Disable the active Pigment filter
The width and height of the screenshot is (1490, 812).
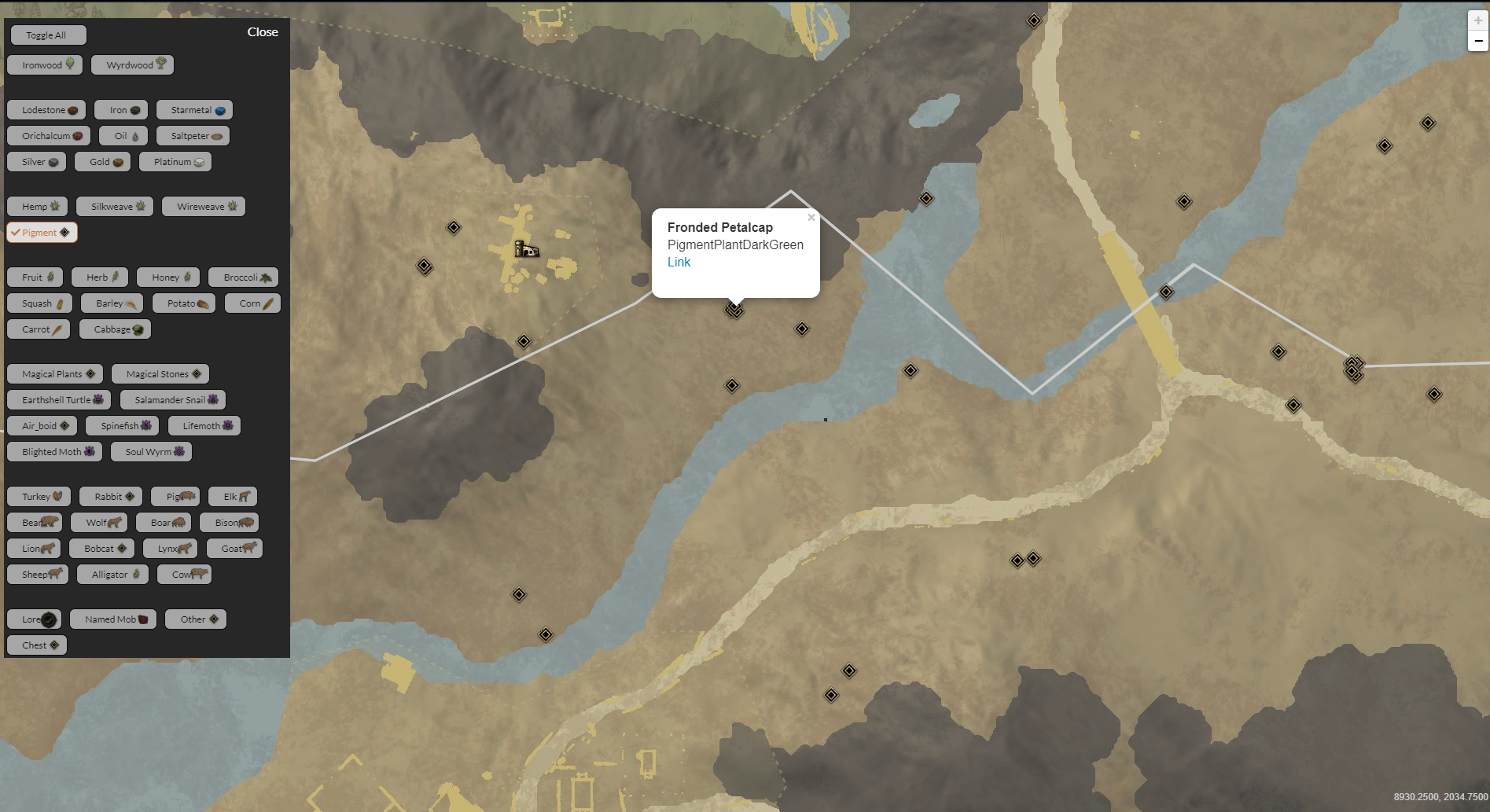click(x=42, y=232)
